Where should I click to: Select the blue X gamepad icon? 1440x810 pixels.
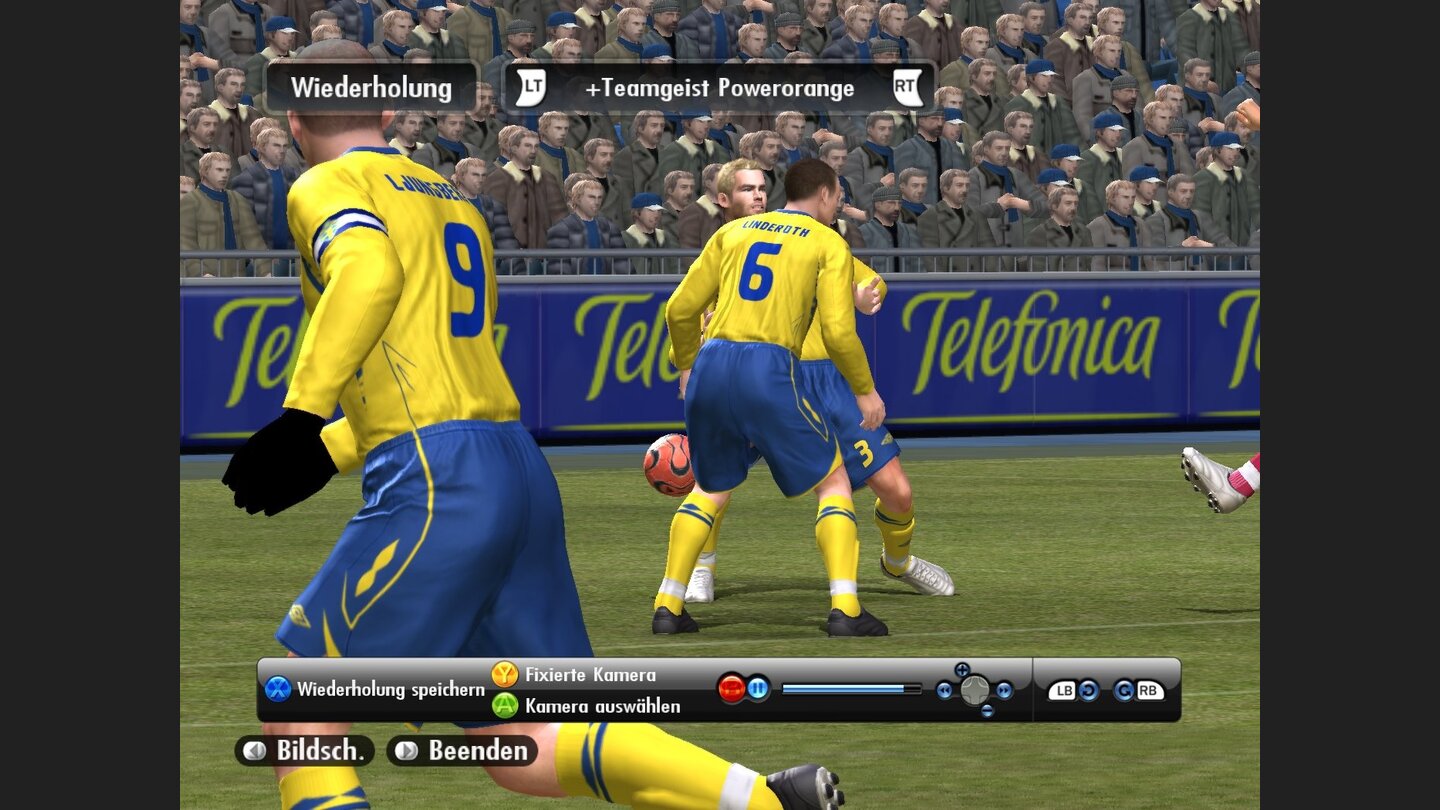point(277,688)
